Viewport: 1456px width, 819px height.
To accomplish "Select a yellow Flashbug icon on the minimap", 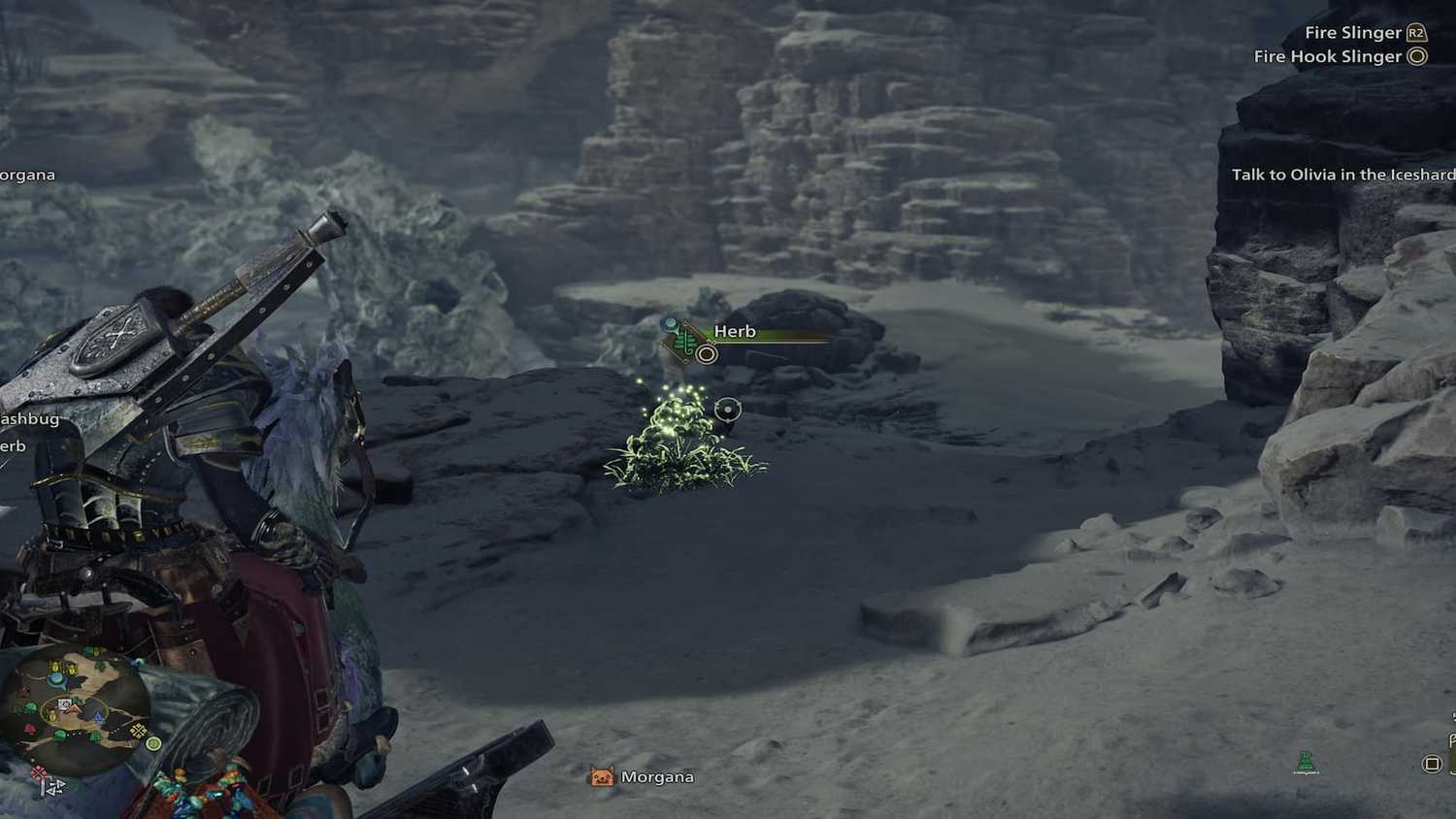I will (56, 668).
